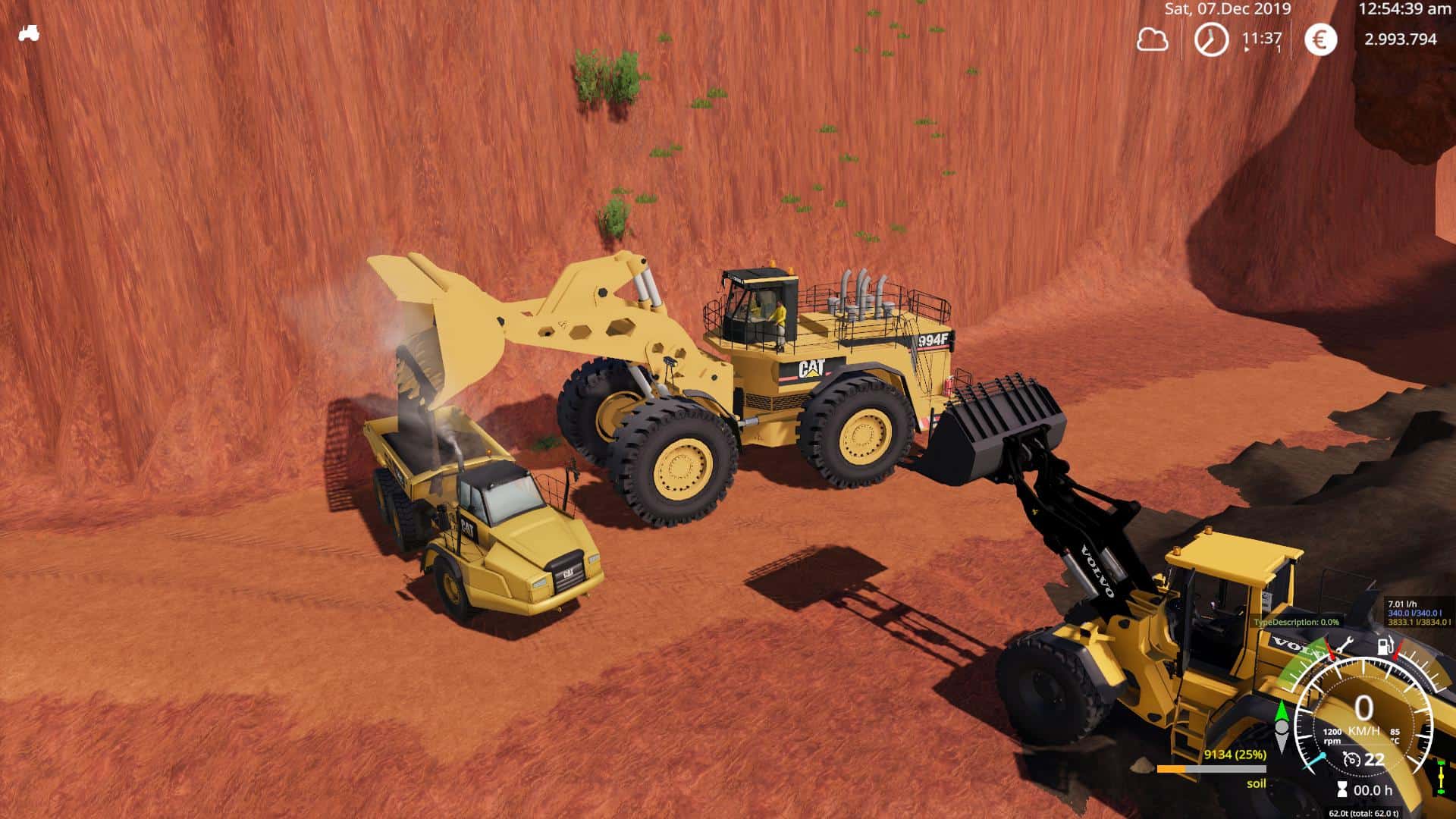
Task: Click the euro money icon
Action: [x=1320, y=39]
